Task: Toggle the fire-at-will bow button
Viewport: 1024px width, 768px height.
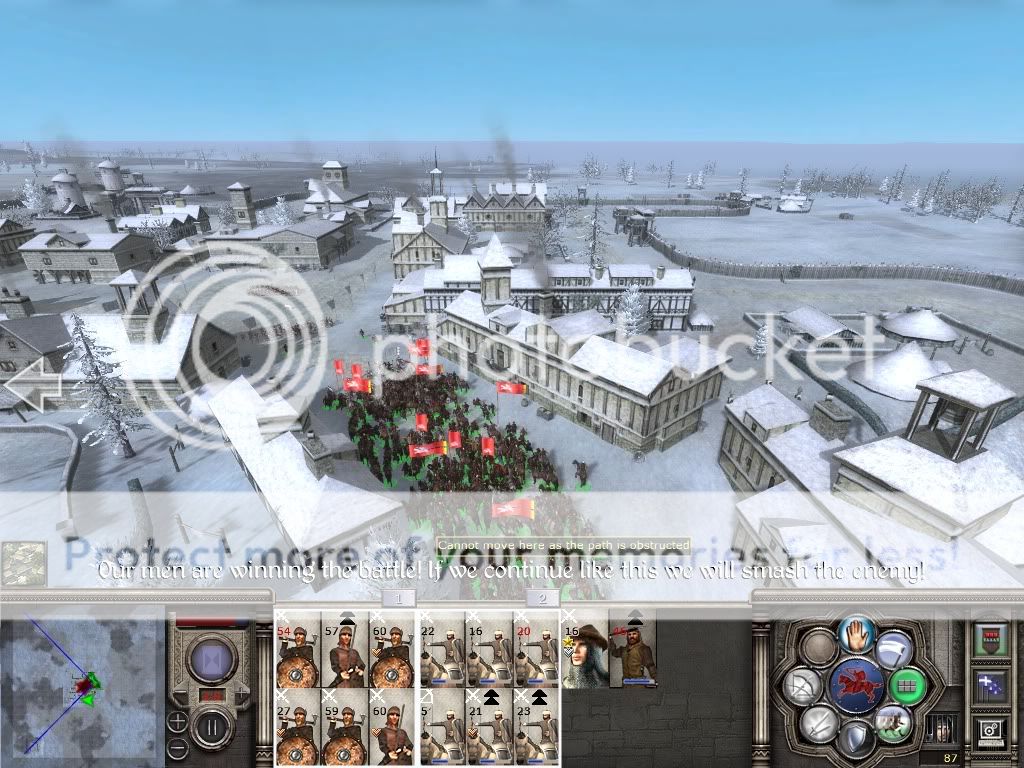Action: (x=804, y=686)
